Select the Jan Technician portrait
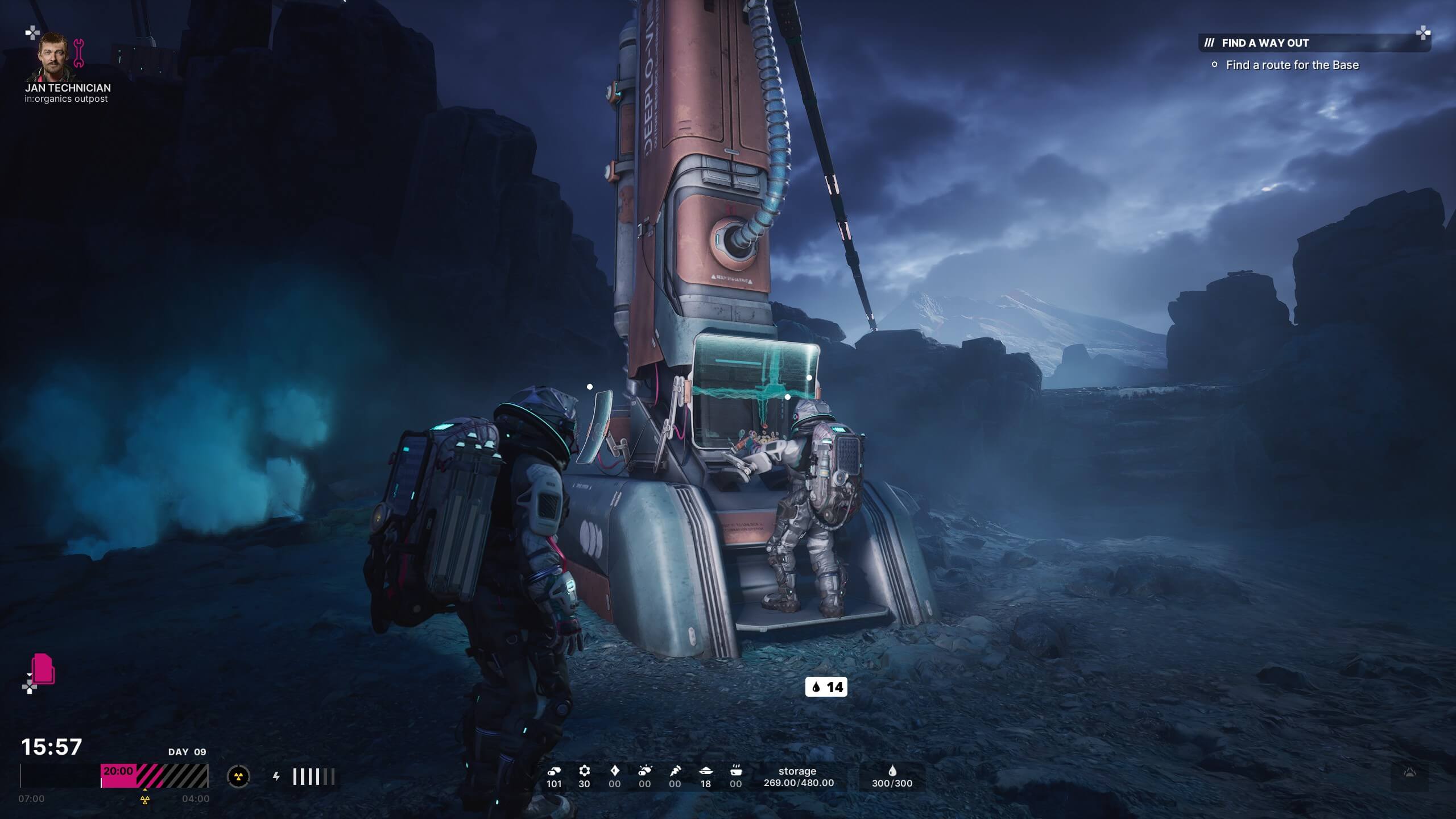 click(56, 56)
